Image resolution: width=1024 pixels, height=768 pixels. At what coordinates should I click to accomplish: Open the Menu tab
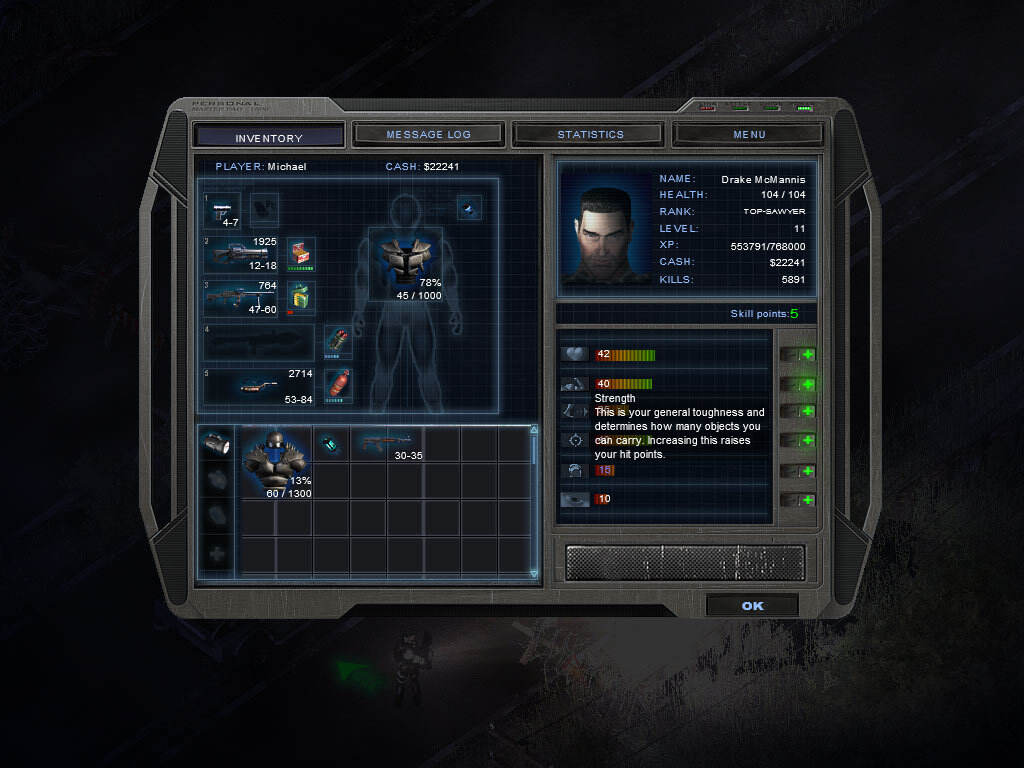pos(749,134)
